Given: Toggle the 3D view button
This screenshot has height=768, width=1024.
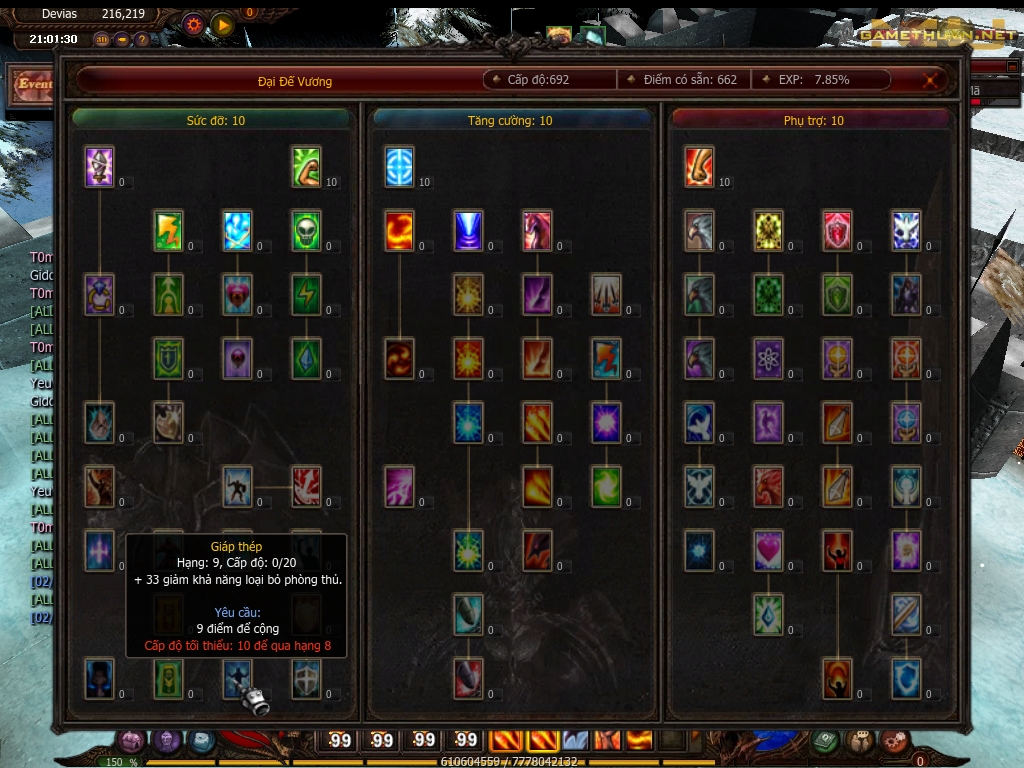Looking at the screenshot, I should (x=102, y=39).
